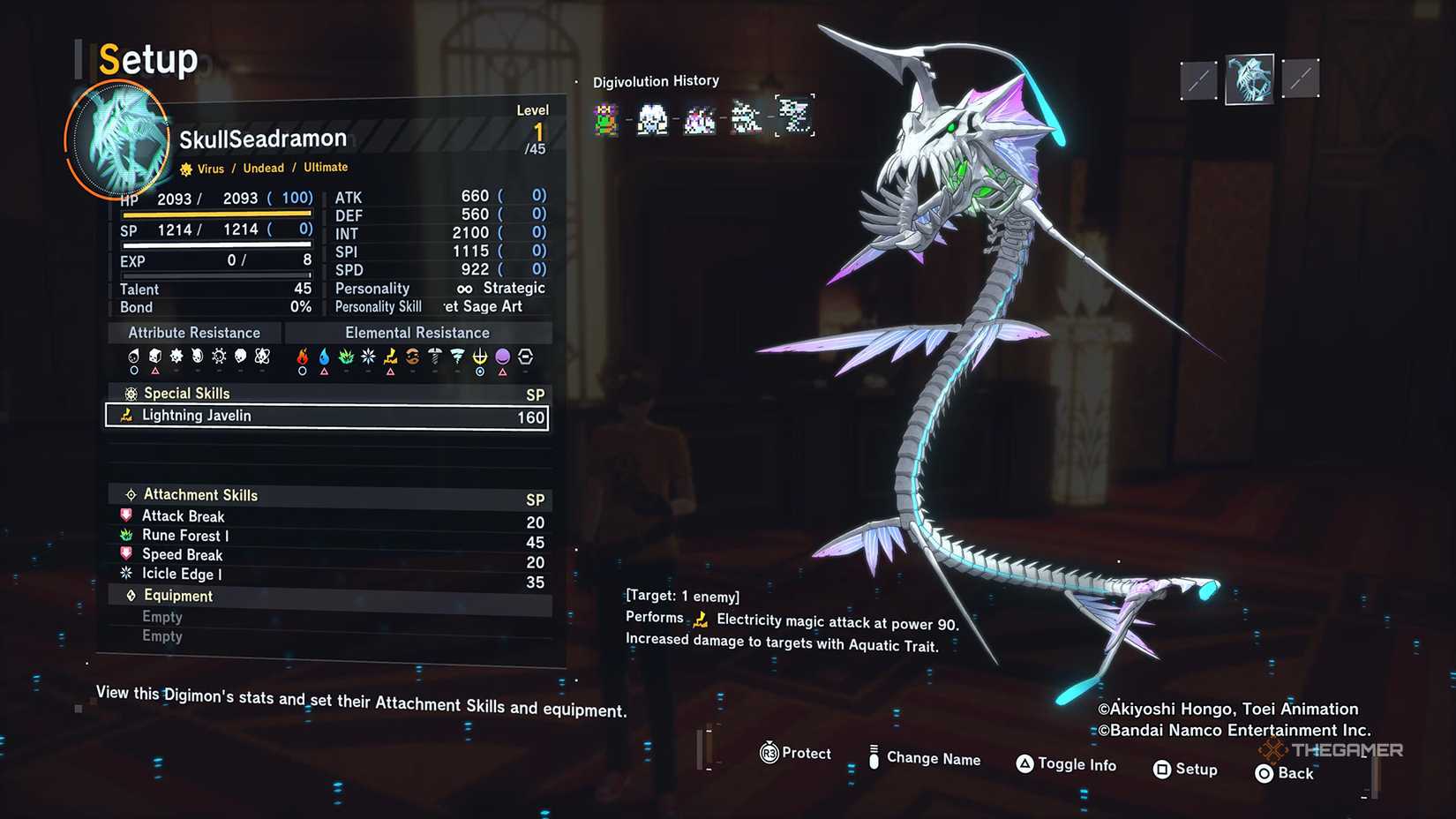This screenshot has width=1456, height=819.
Task: Click the Lightning Javelin skill's electricity icon
Action: [126, 416]
